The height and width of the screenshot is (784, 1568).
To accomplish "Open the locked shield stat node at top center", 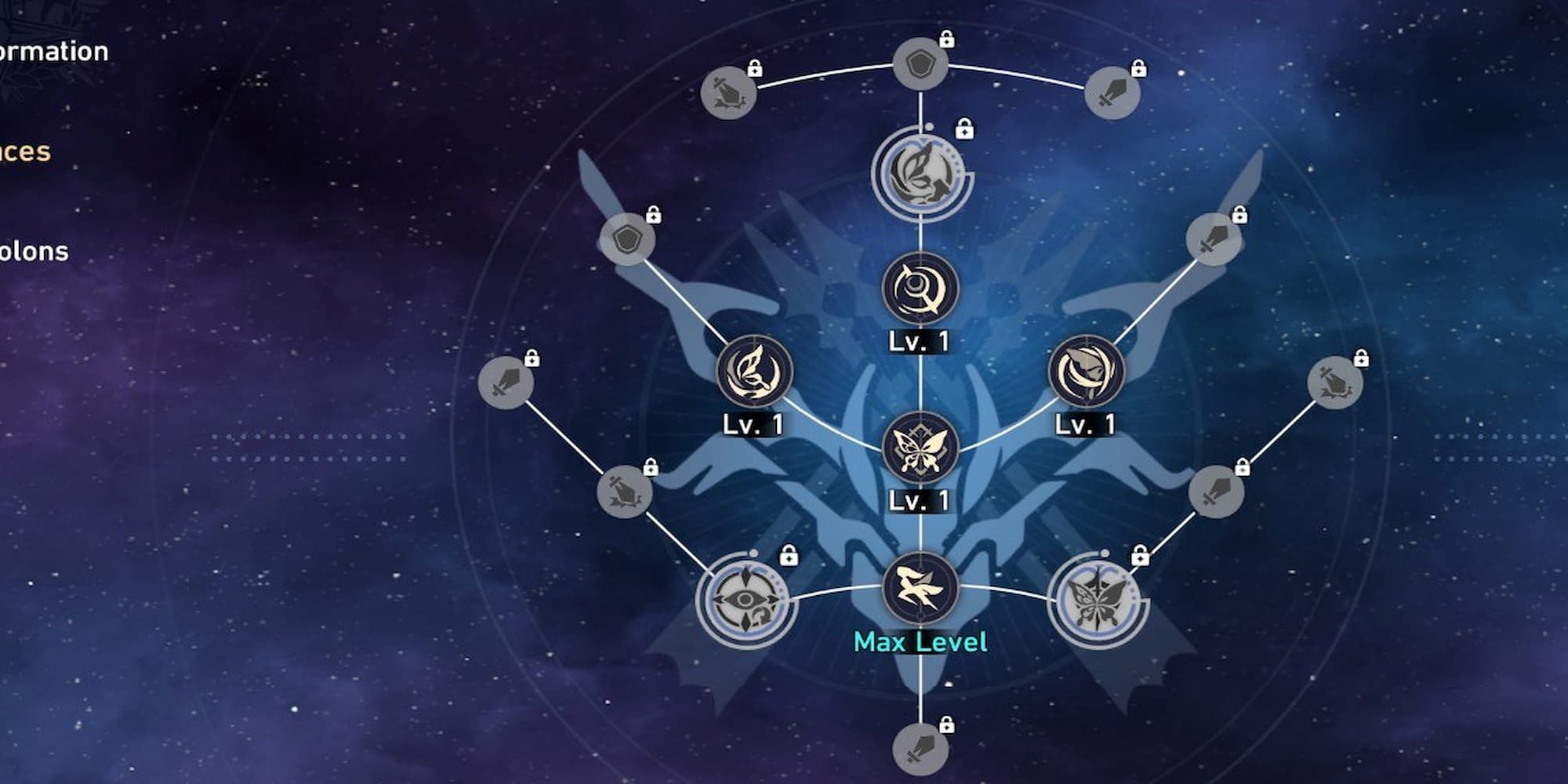I will coord(923,63).
